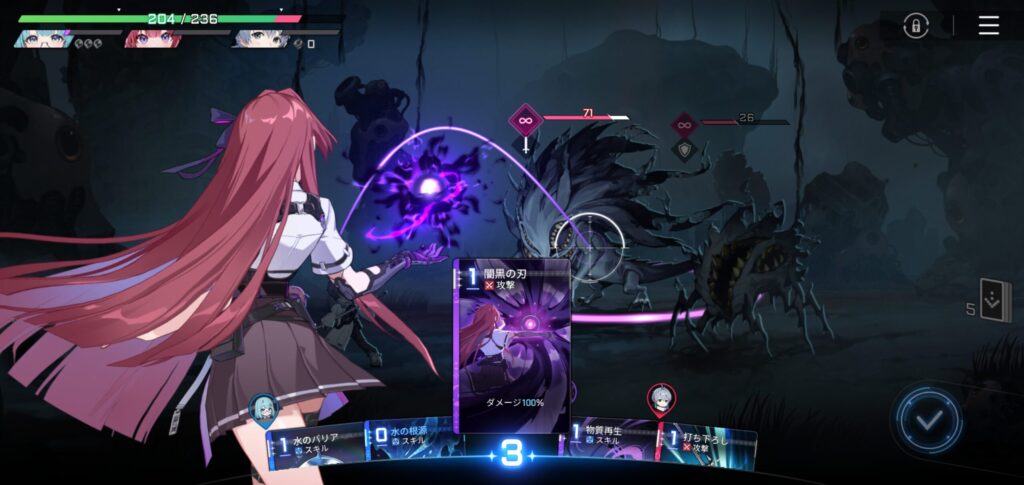
Task: Open the hamburger menu
Action: click(x=988, y=26)
